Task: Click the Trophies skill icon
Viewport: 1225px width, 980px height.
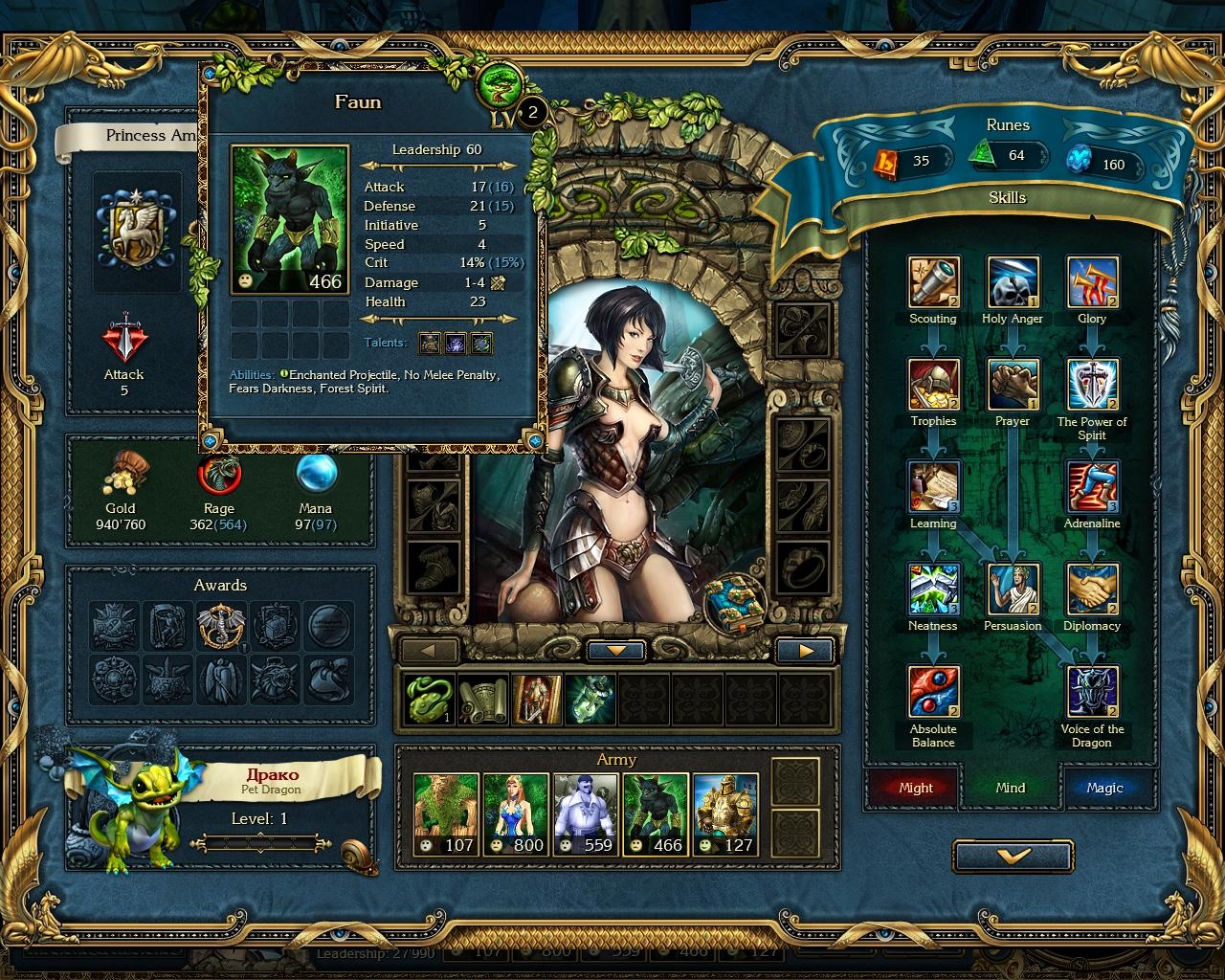Action: [932, 383]
